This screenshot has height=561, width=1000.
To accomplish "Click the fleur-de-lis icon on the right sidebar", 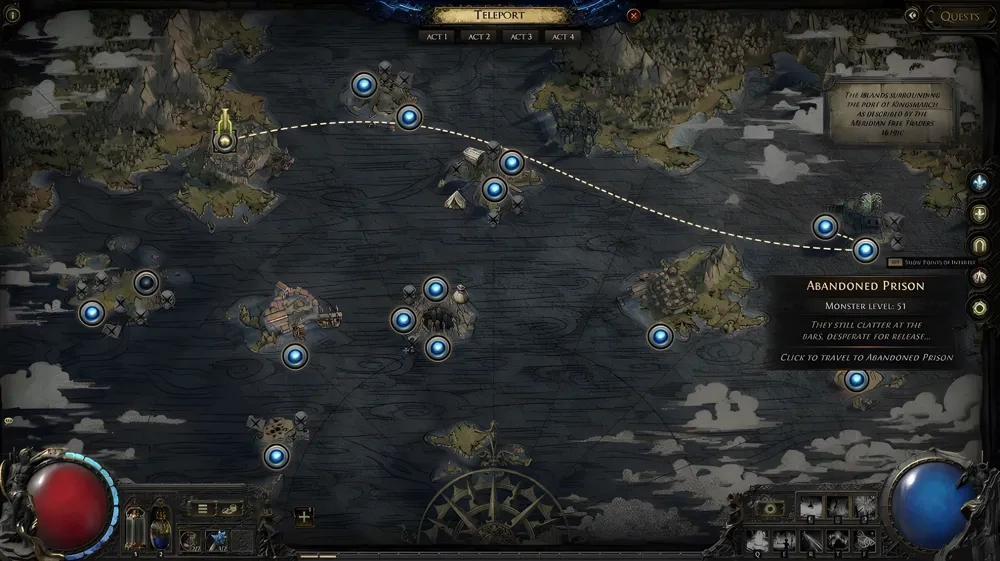I will (979, 182).
